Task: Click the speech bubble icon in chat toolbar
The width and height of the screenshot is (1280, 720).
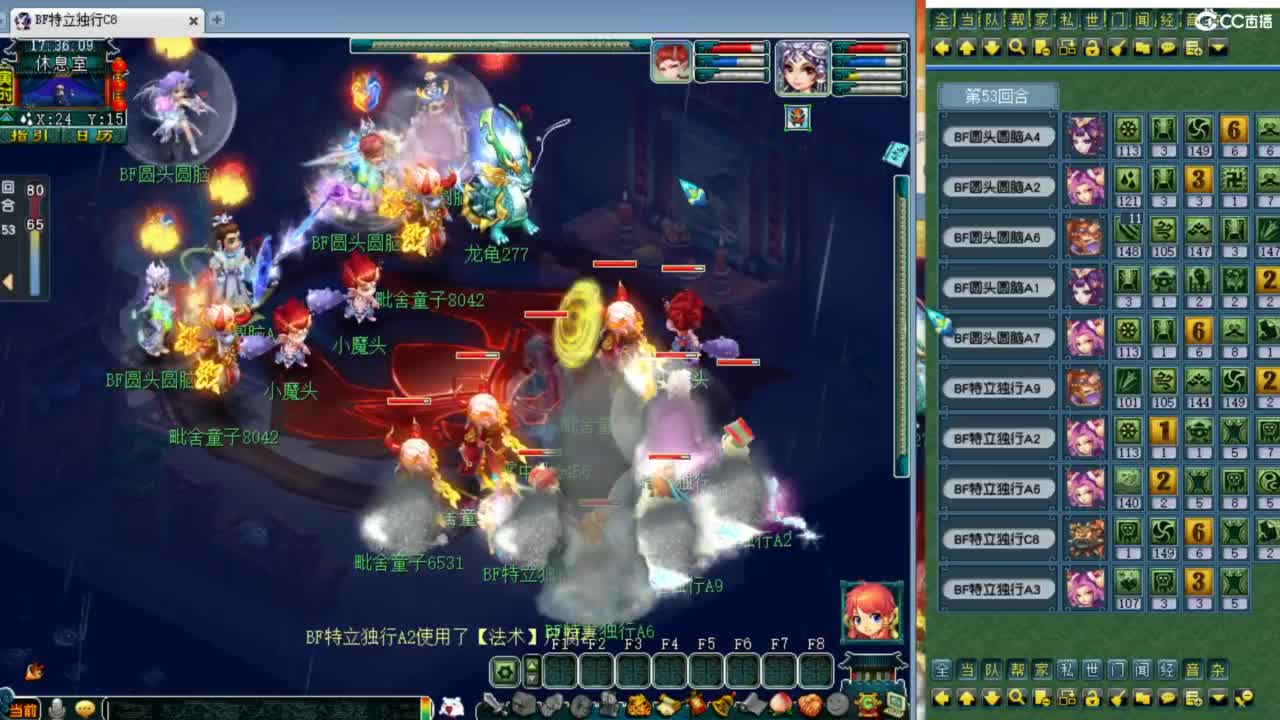Action: (x=1168, y=47)
